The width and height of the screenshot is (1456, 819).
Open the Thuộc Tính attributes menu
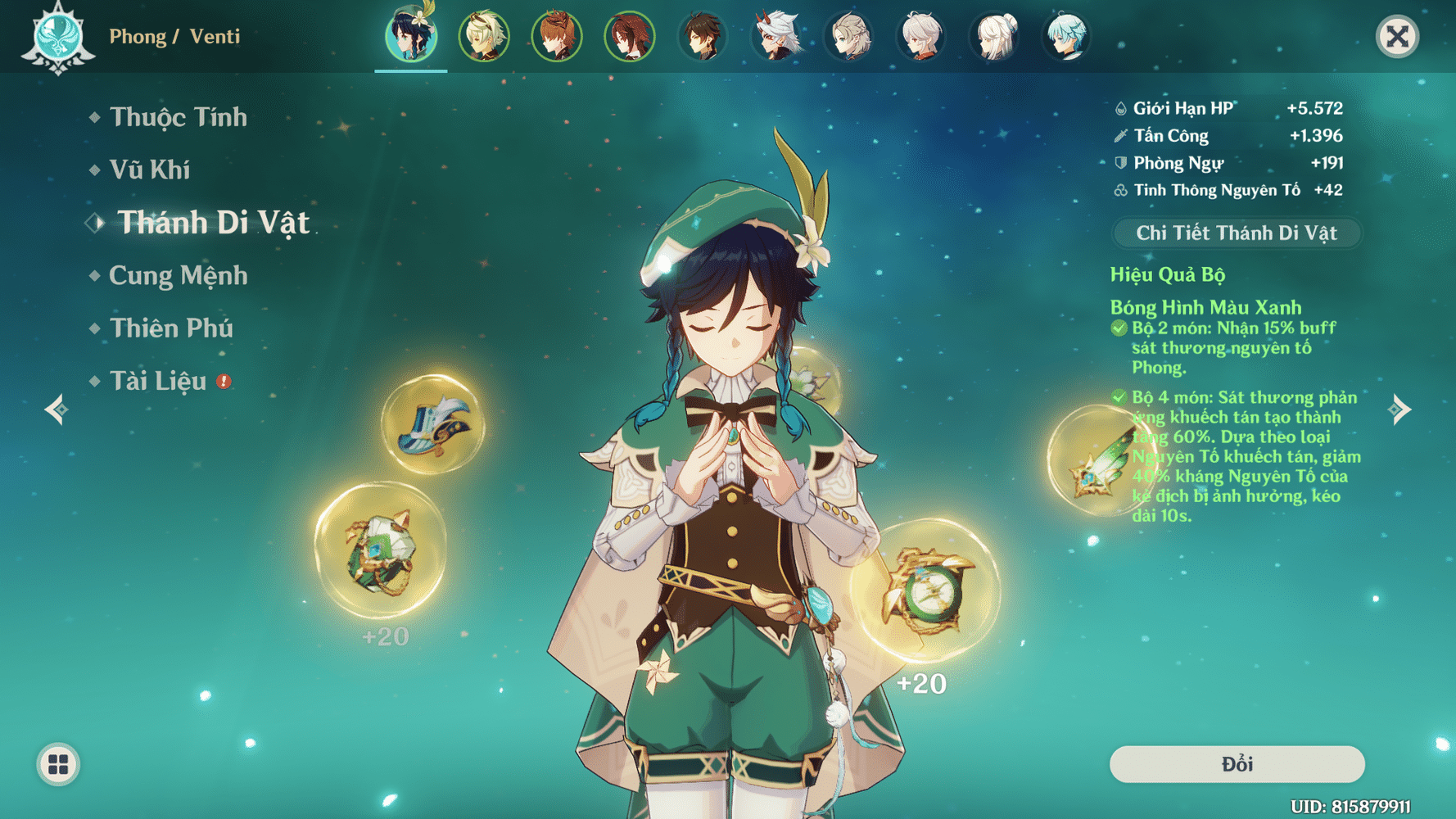tap(178, 117)
